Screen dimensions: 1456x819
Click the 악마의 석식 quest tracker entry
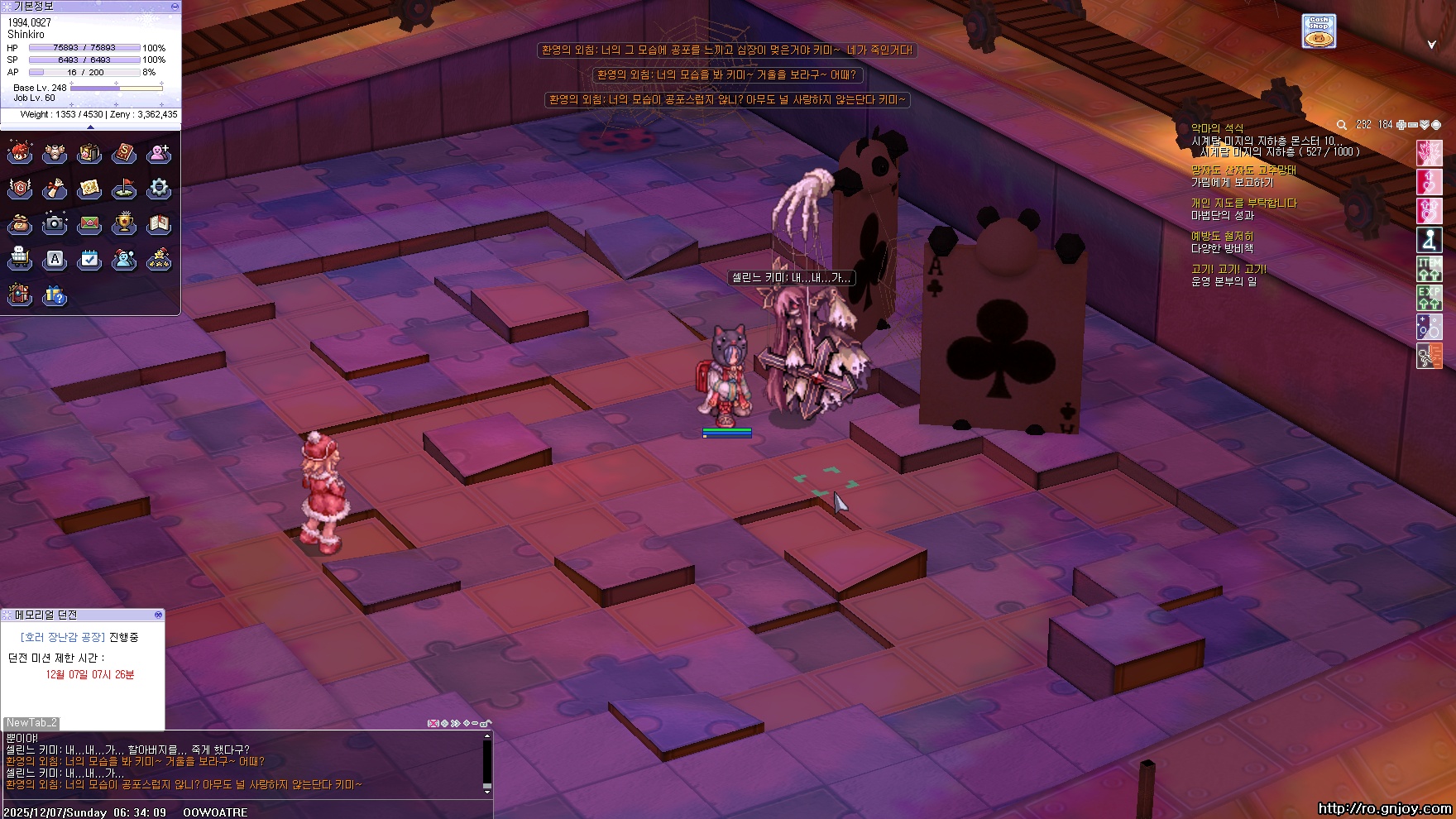coord(1217,128)
